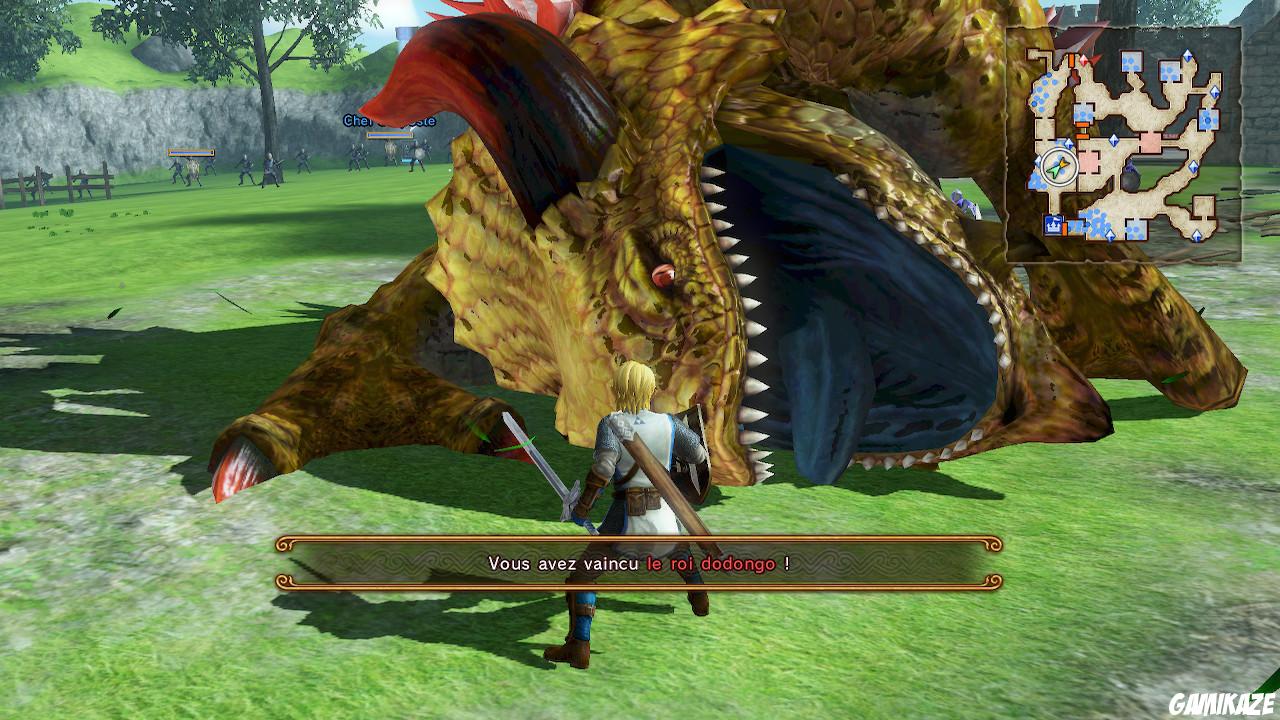The image size is (1280, 720).
Task: Click the allied base castle icon on the minimap
Action: coord(1052,225)
